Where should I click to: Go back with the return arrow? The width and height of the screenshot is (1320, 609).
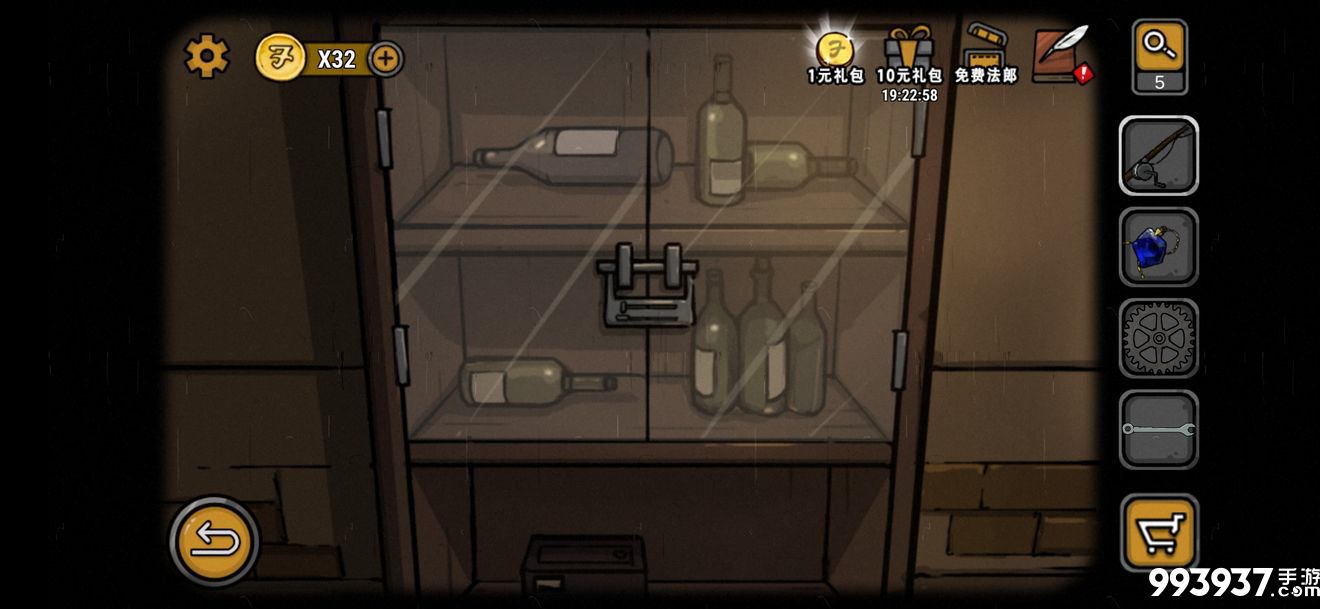tap(214, 541)
